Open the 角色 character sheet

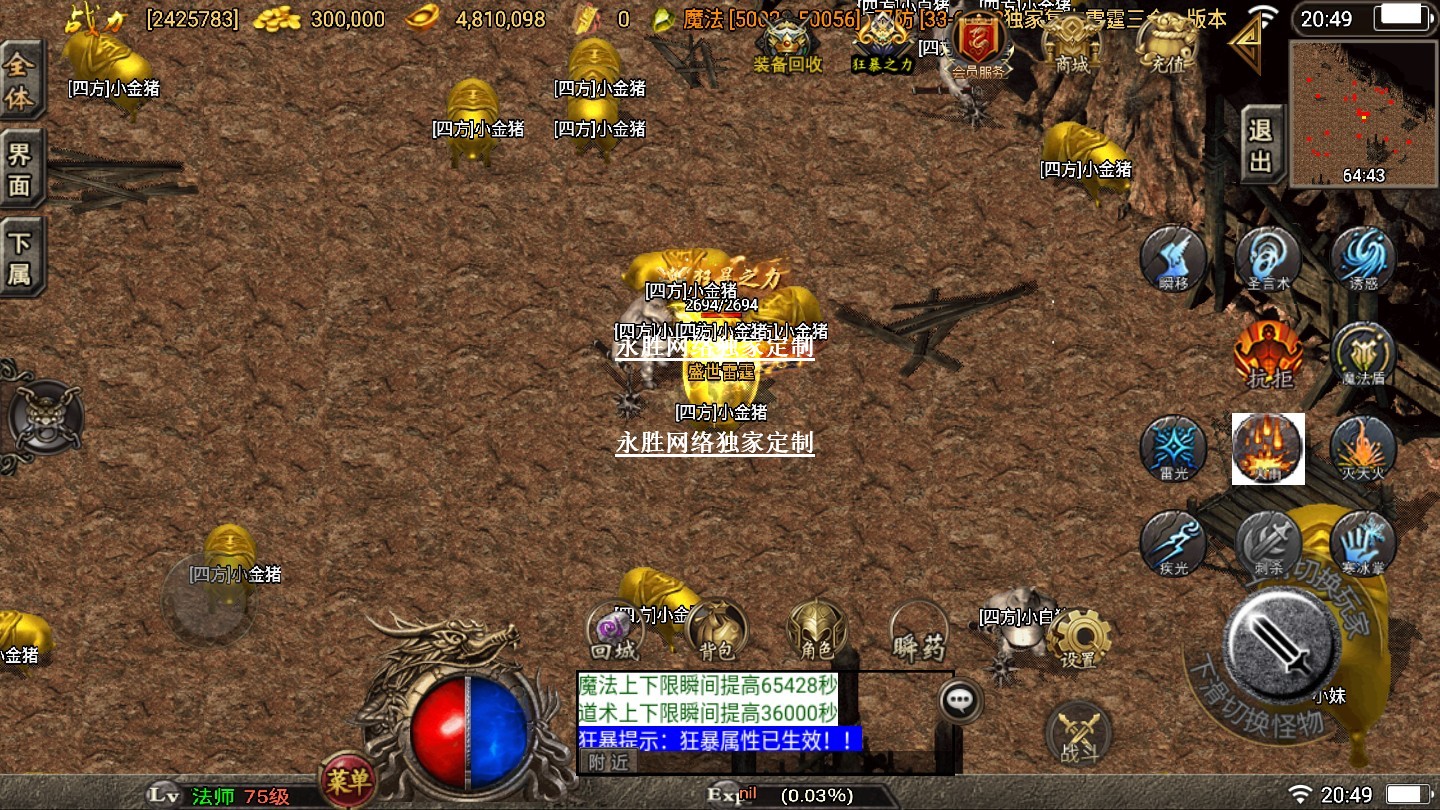coord(817,630)
